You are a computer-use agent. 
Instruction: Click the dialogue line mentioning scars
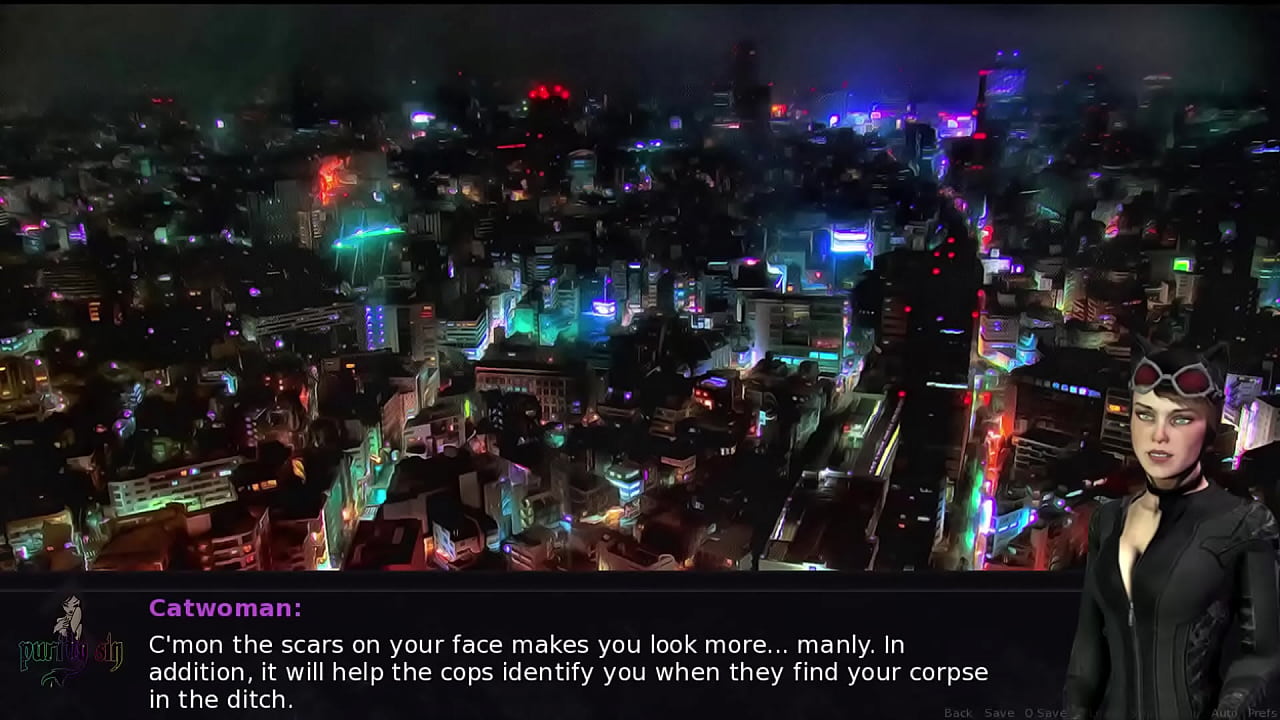click(400, 645)
